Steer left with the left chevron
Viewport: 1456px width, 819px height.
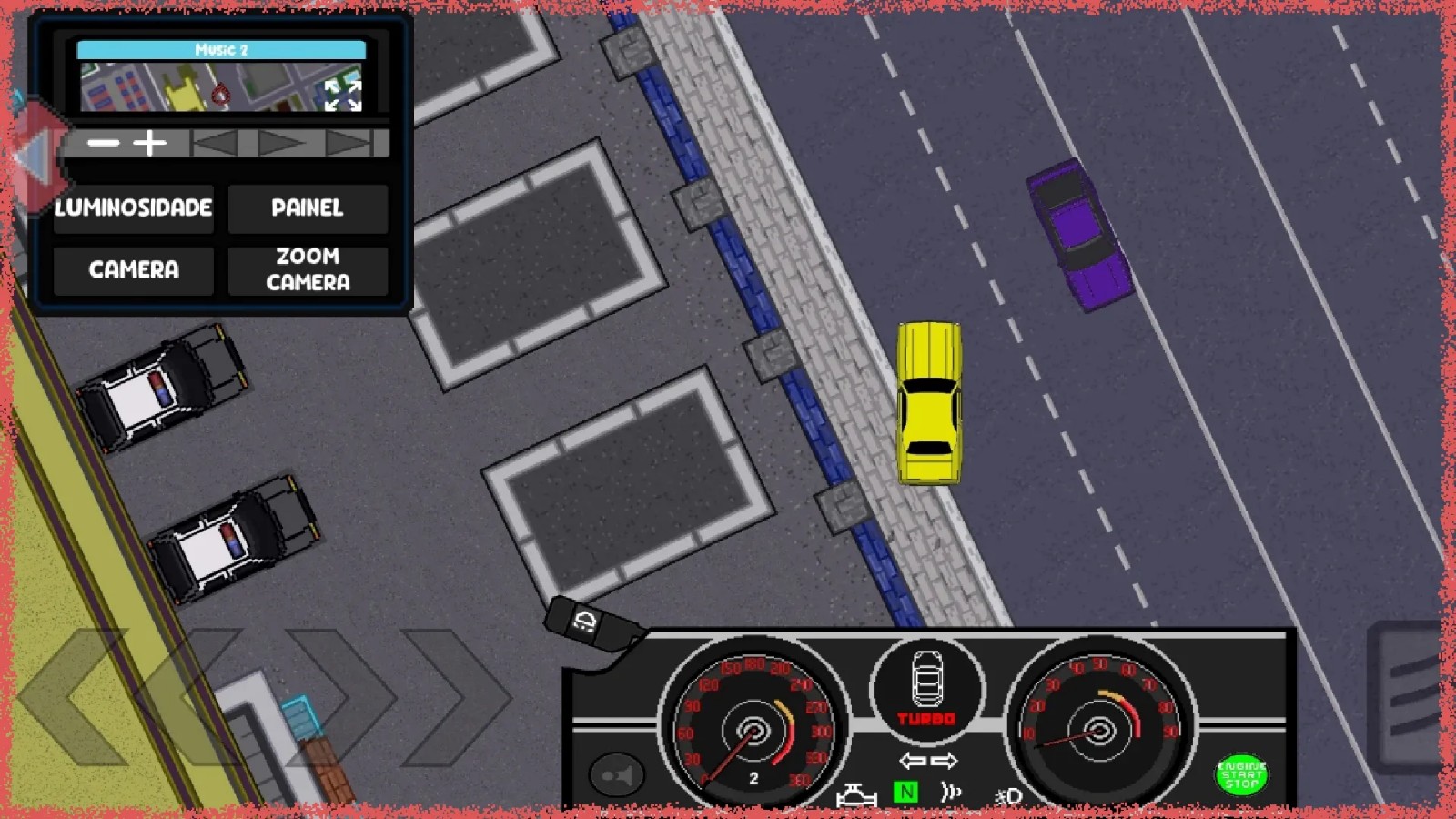[73, 696]
